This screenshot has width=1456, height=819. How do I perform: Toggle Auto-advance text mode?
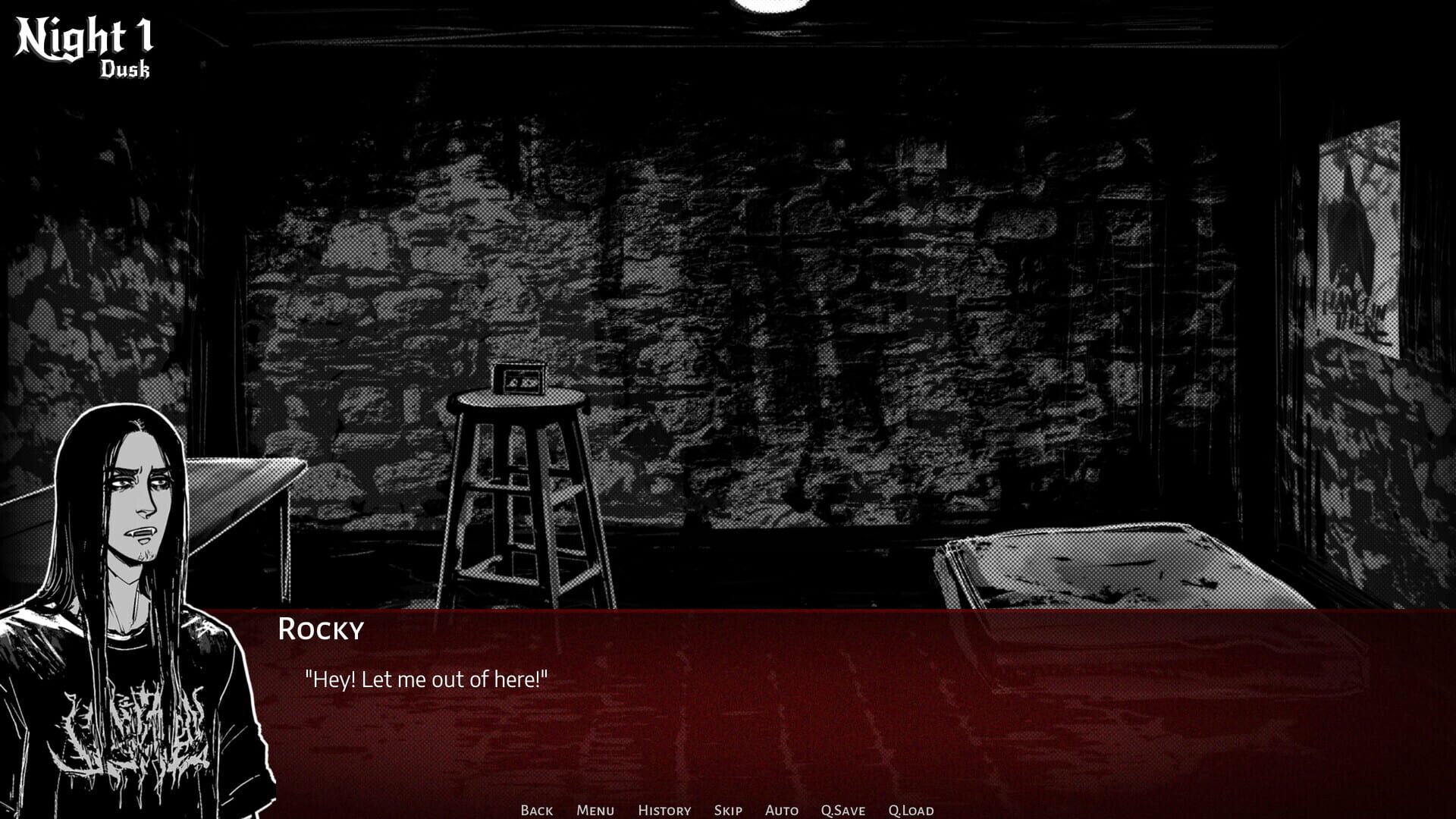(781, 810)
